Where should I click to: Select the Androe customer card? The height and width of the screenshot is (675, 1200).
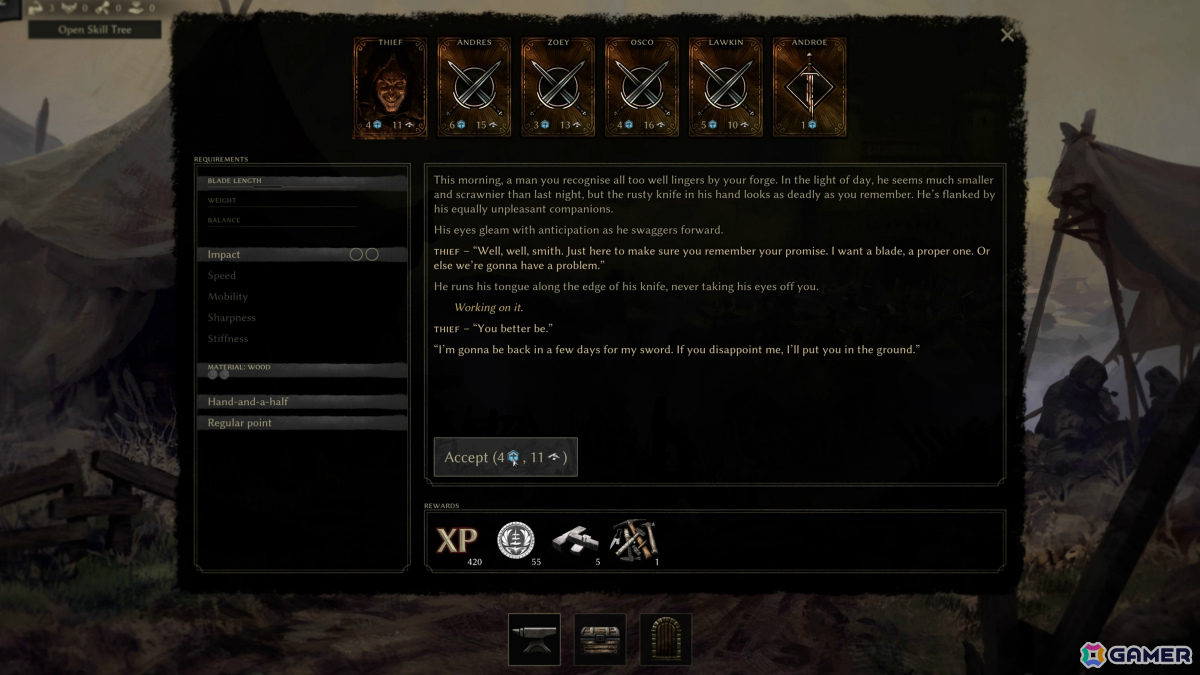point(810,88)
